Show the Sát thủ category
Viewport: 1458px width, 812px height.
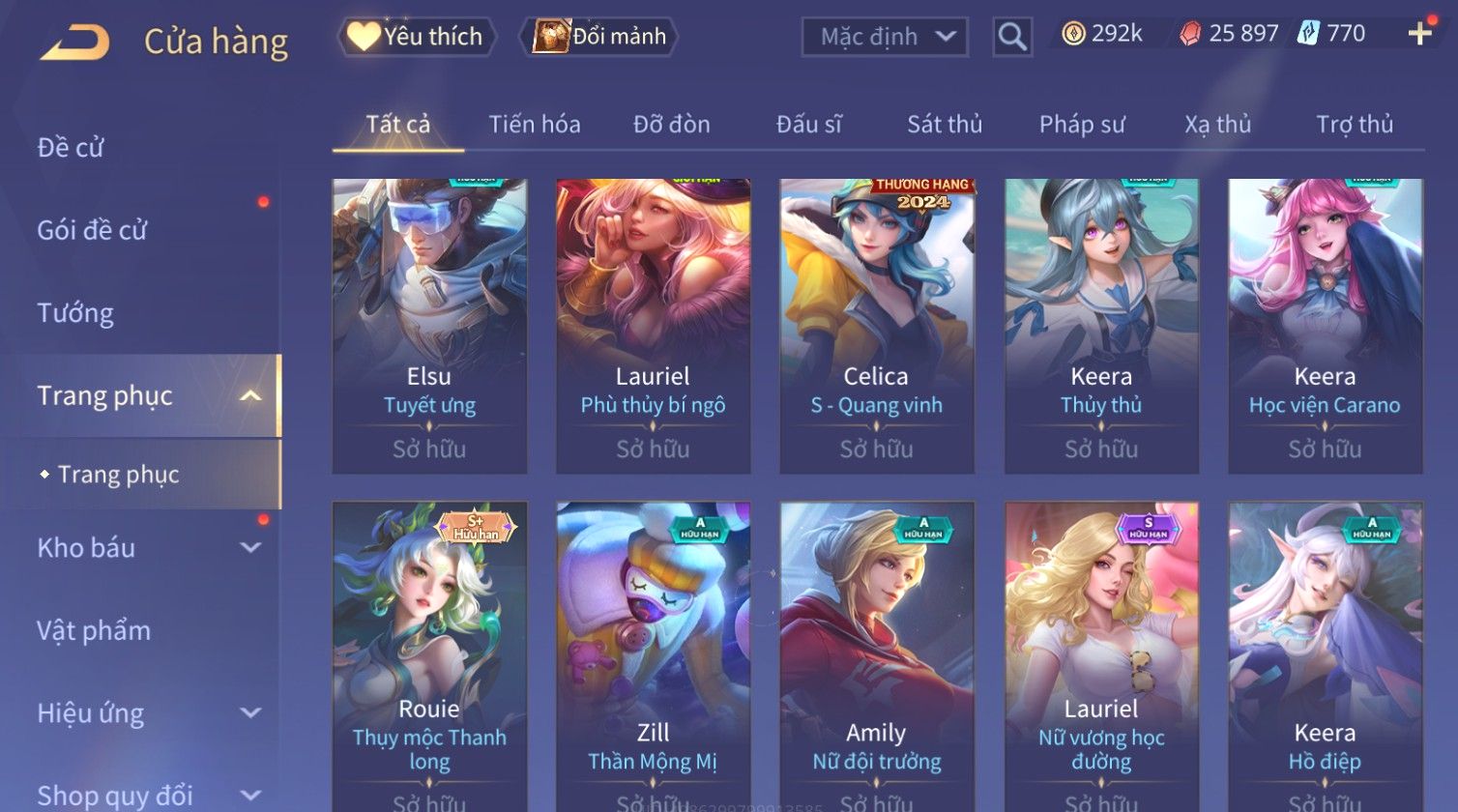pyautogui.click(x=944, y=124)
